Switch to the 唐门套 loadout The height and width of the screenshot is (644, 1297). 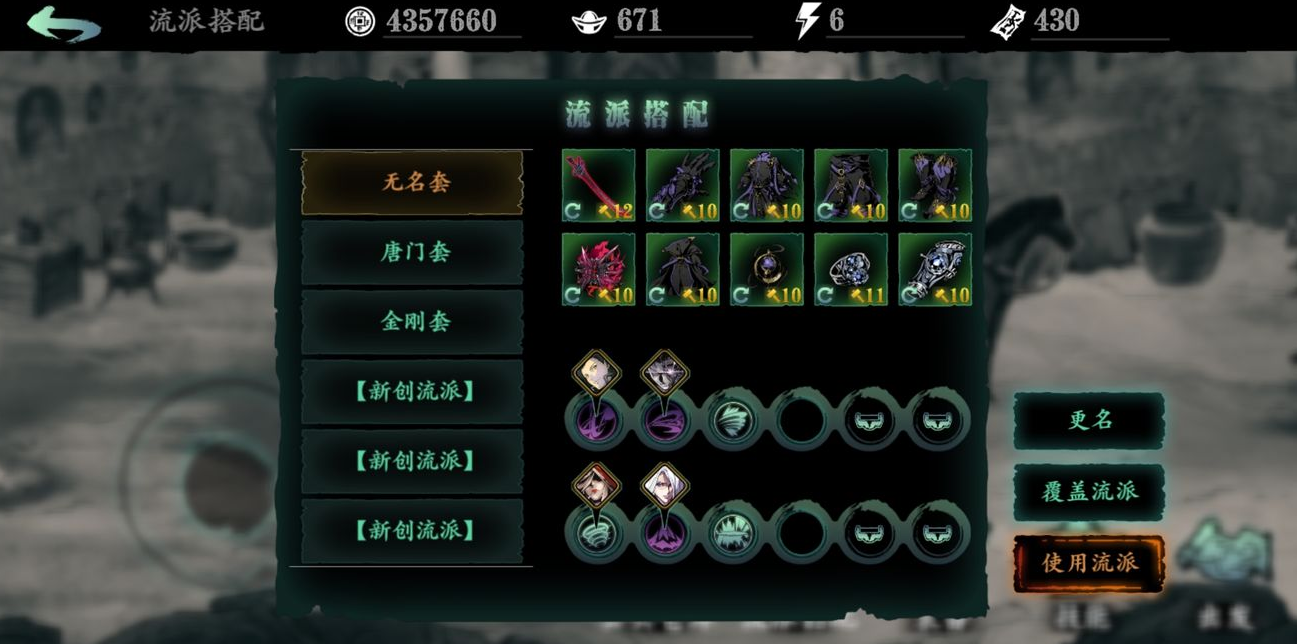[412, 252]
